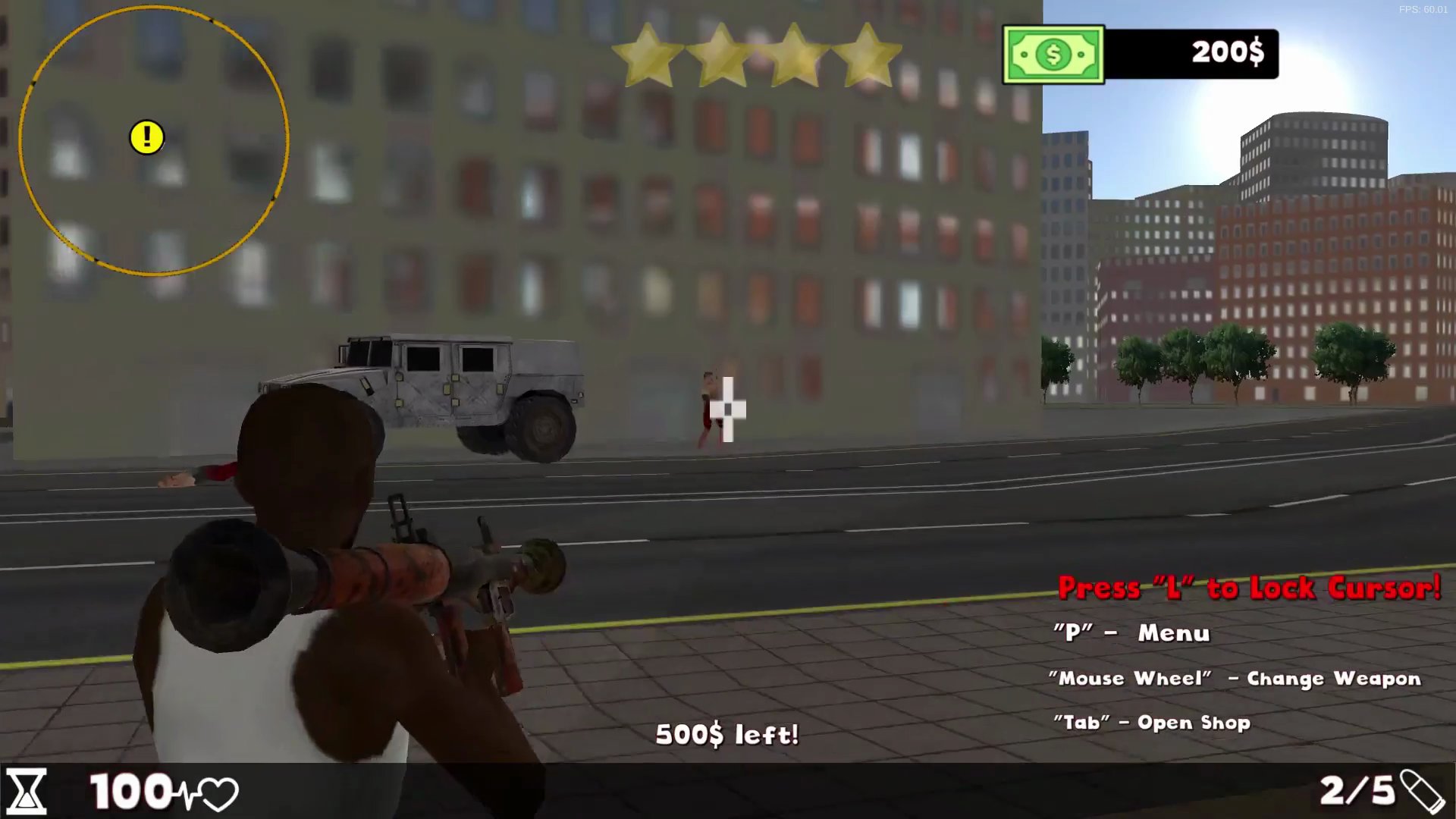Click the health bar reading 100
Viewport: 1456px width, 819px height.
[x=129, y=792]
